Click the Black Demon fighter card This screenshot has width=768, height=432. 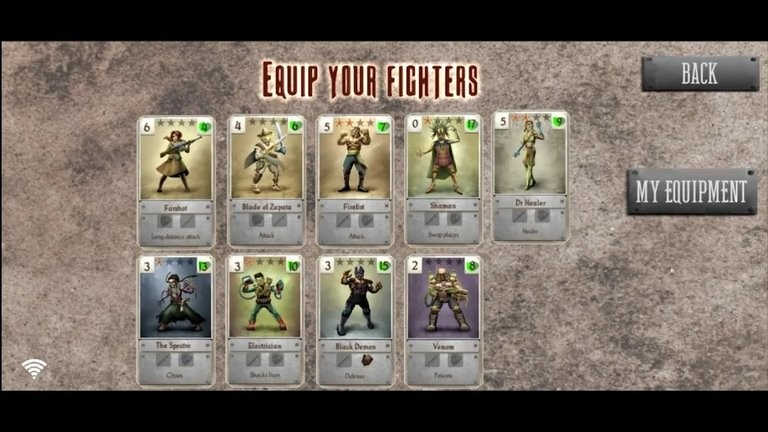point(355,320)
